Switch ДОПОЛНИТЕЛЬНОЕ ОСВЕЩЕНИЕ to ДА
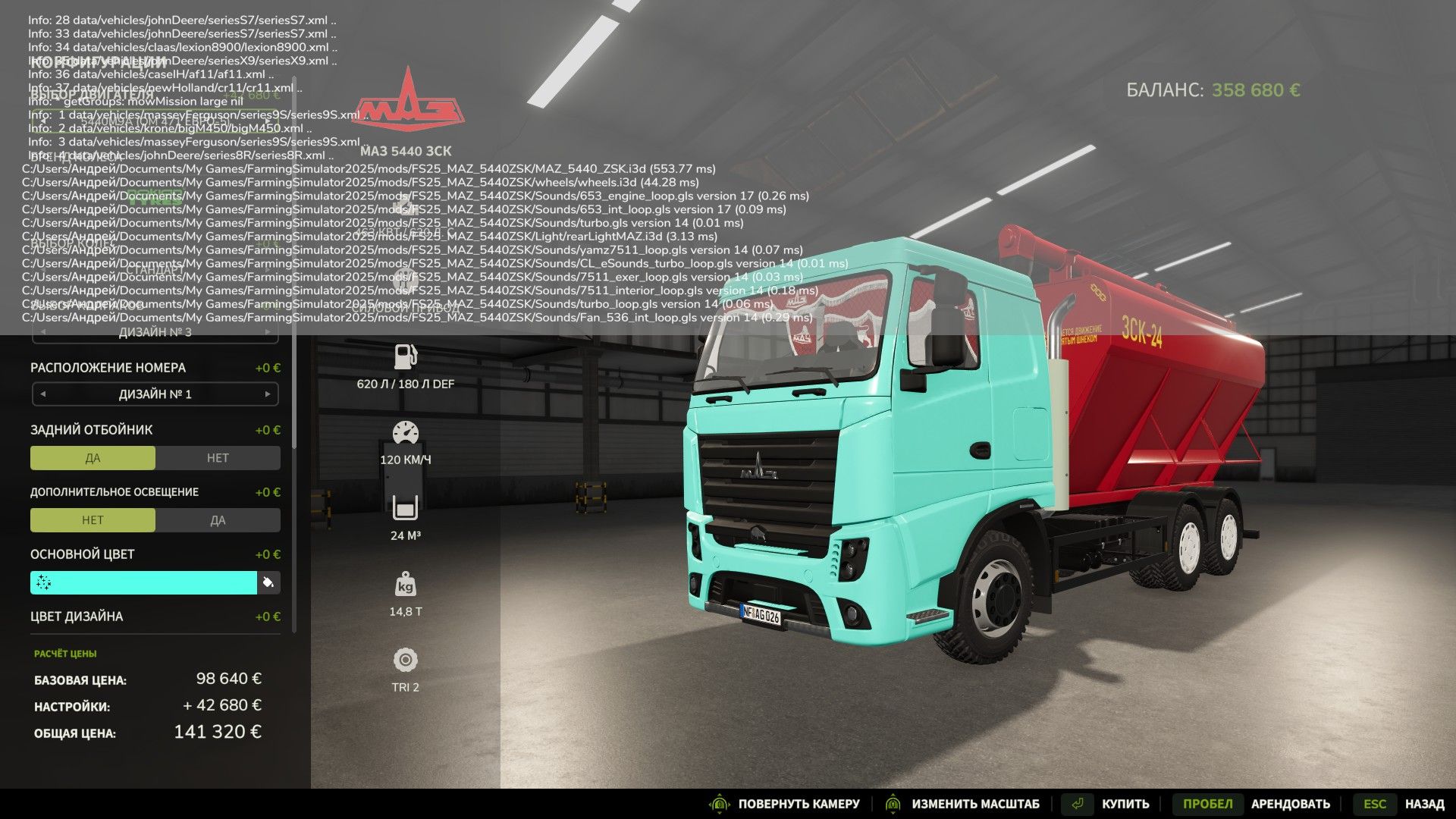 [218, 519]
